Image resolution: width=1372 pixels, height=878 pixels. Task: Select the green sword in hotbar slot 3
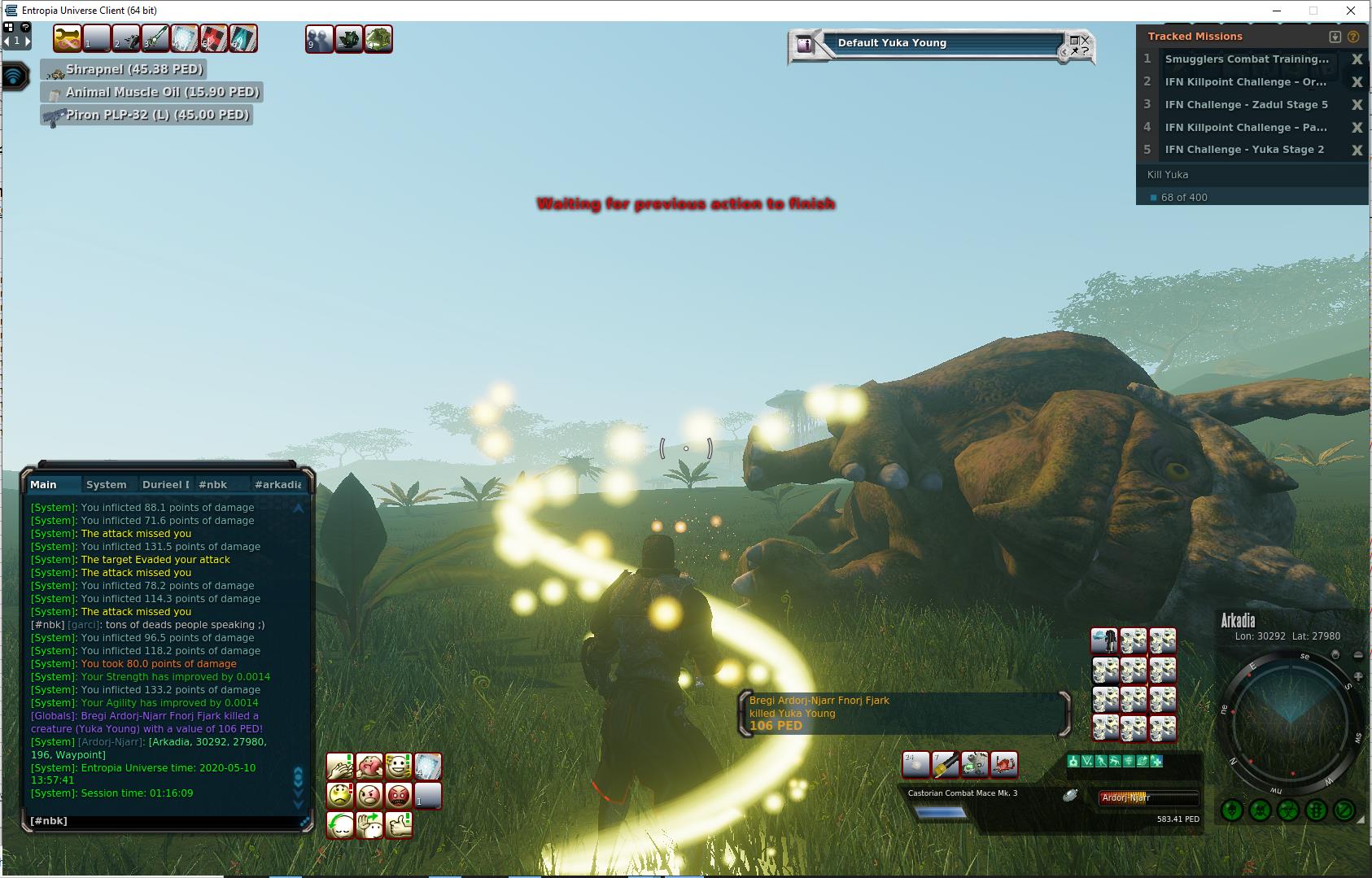pos(155,38)
